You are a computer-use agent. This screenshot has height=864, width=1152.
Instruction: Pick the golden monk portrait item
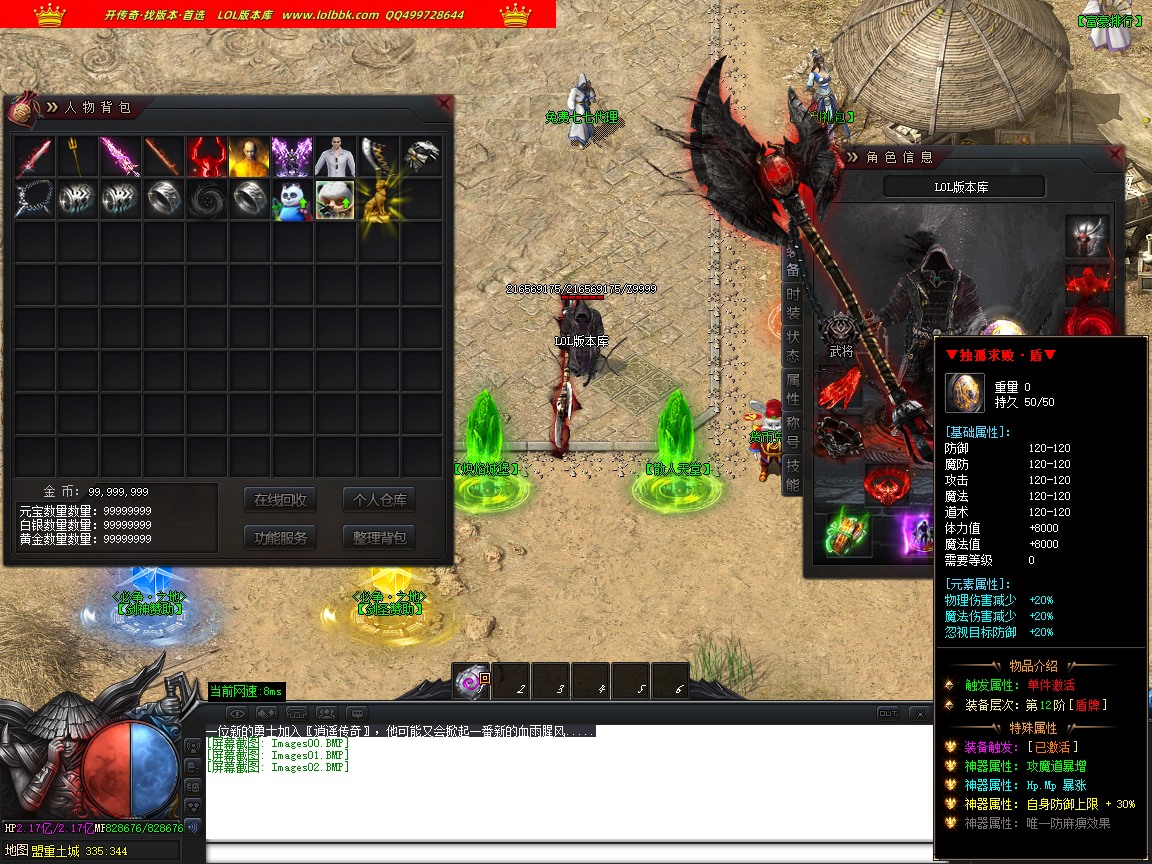(x=249, y=157)
